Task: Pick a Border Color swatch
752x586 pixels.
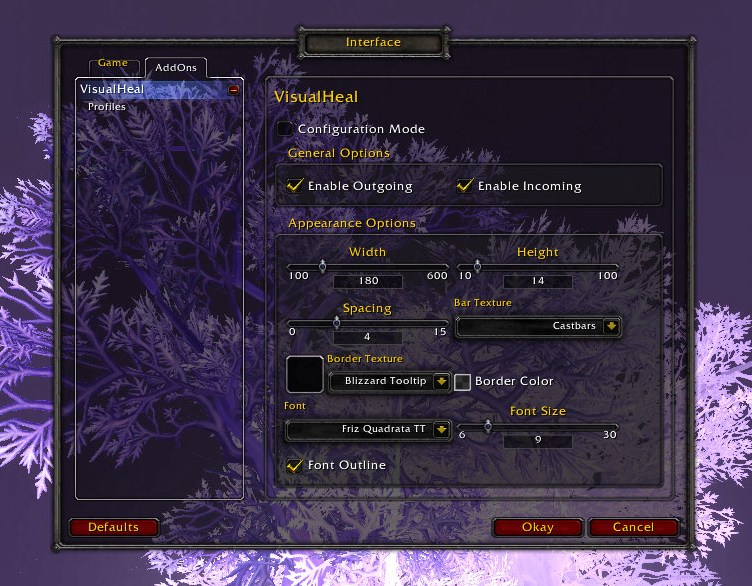Action: (x=463, y=381)
